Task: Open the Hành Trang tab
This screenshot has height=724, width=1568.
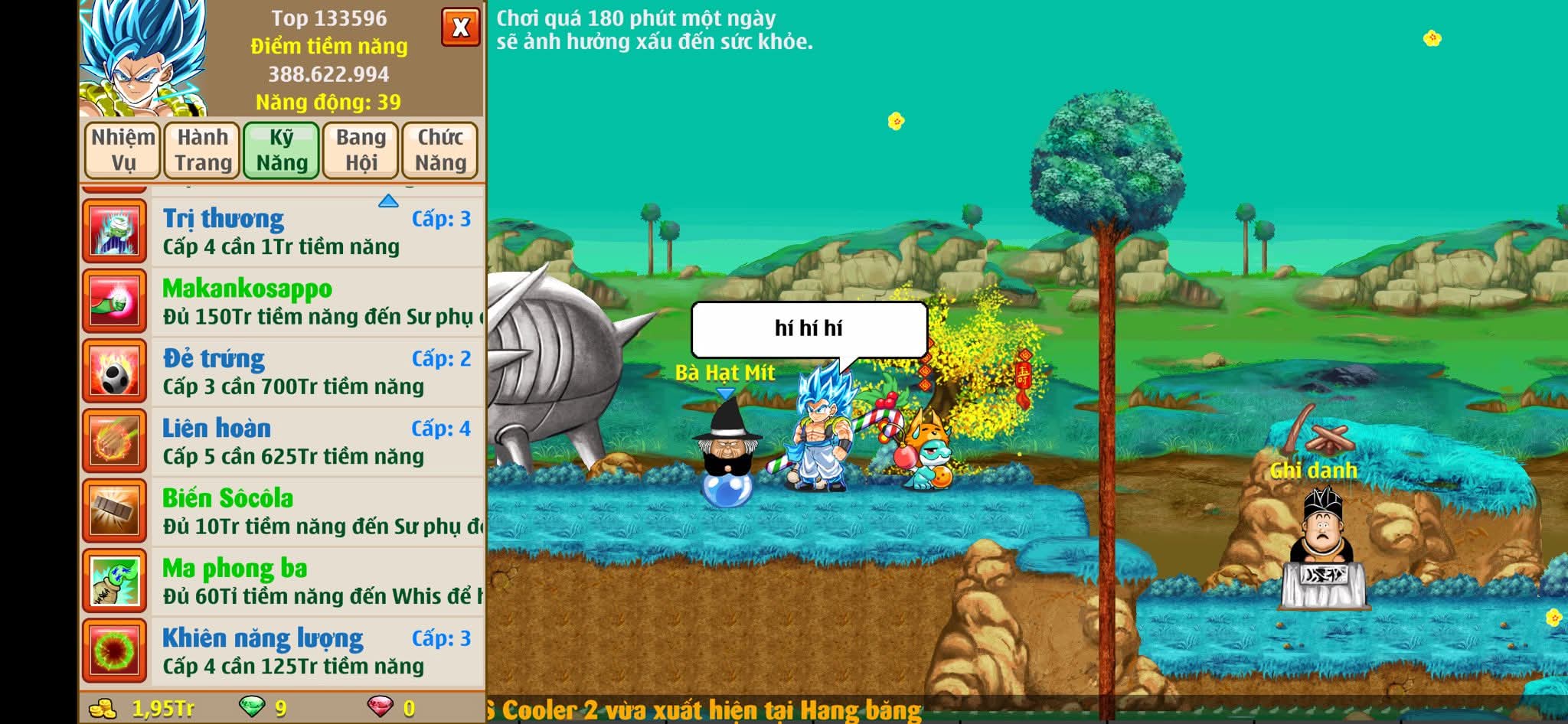Action: click(203, 150)
